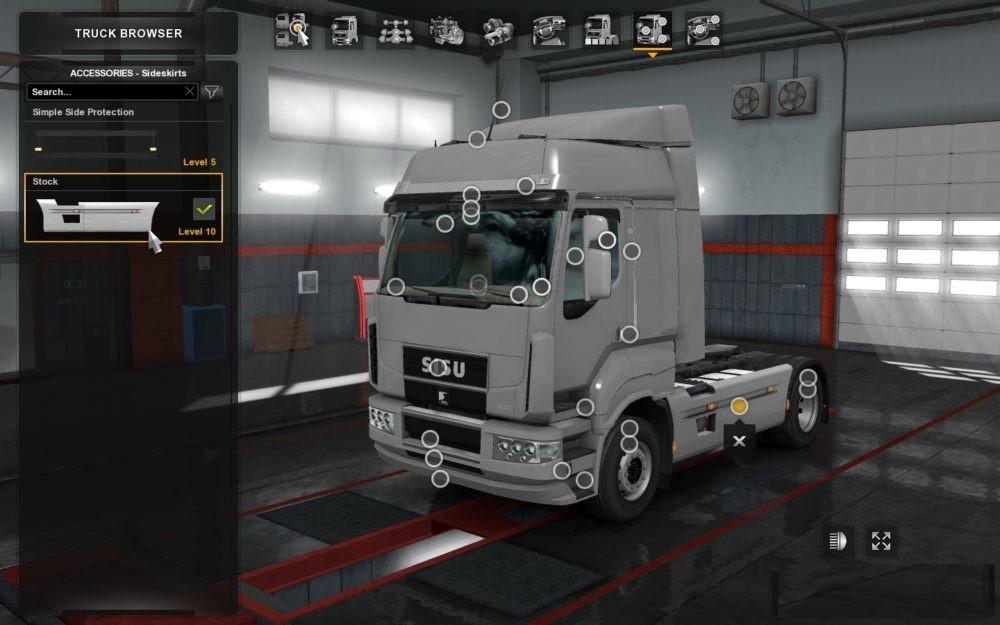Click the Truck Browser header button

(128, 33)
